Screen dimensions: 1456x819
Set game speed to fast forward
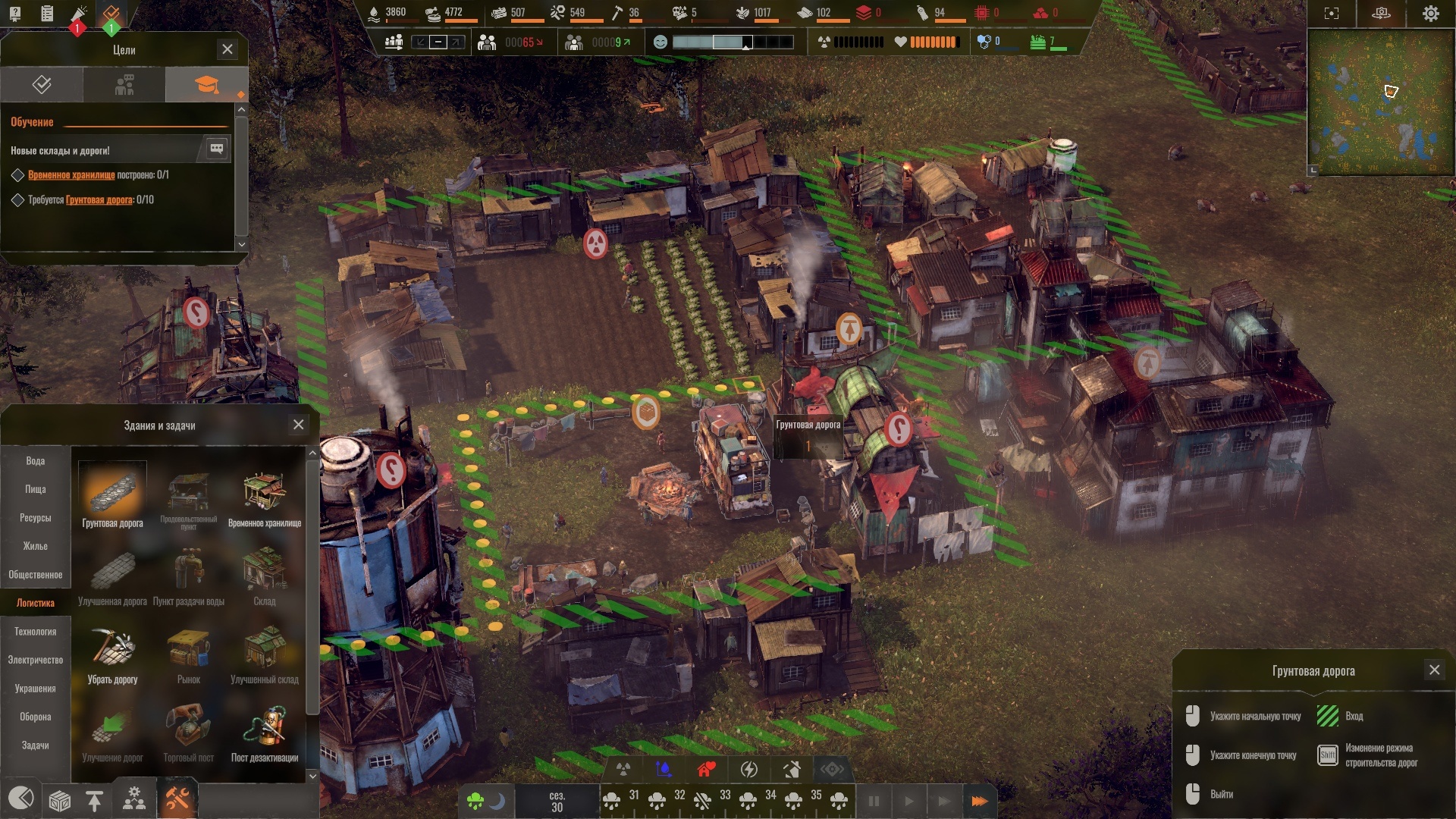click(x=979, y=801)
